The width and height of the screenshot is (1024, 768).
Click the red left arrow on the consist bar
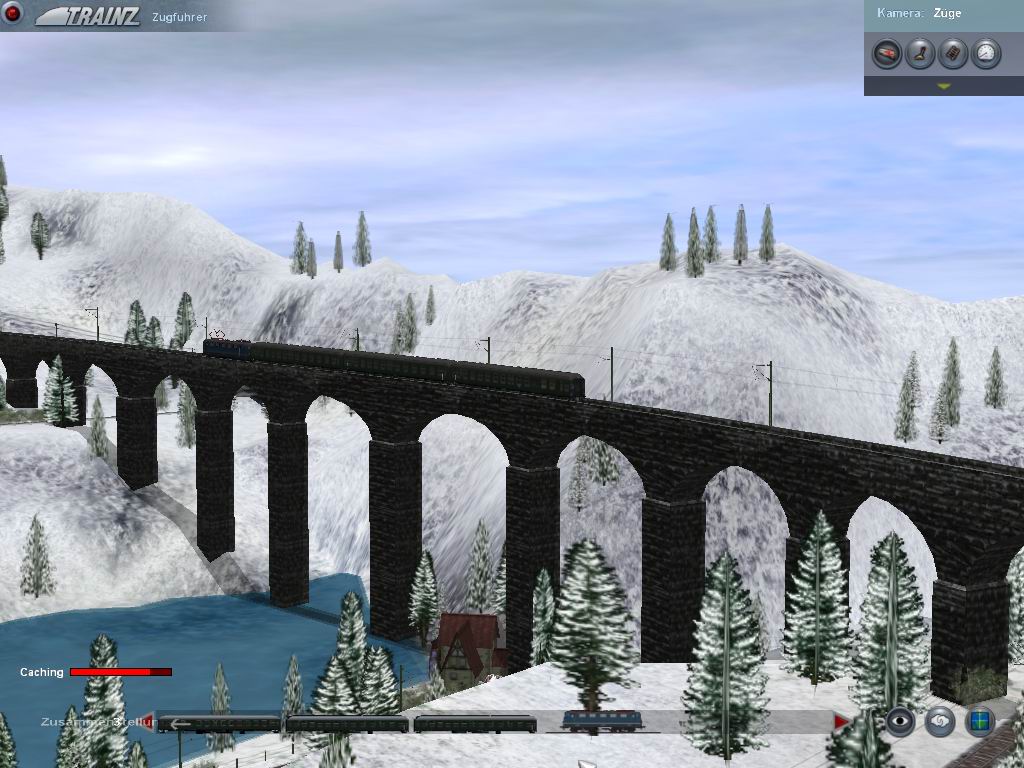pos(149,721)
